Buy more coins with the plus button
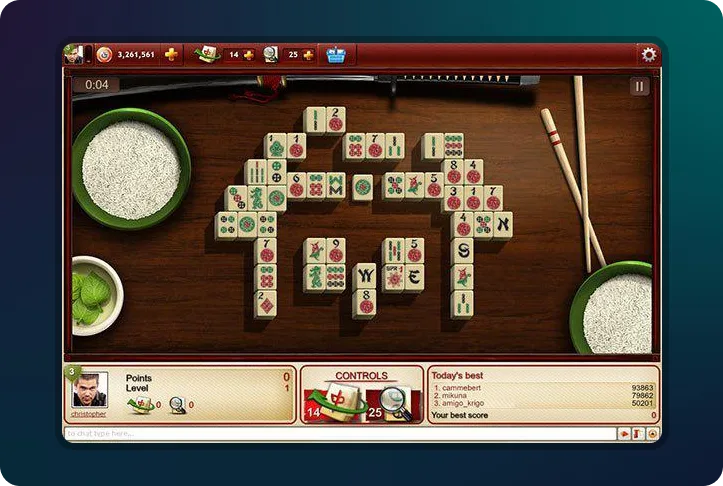 [x=171, y=54]
